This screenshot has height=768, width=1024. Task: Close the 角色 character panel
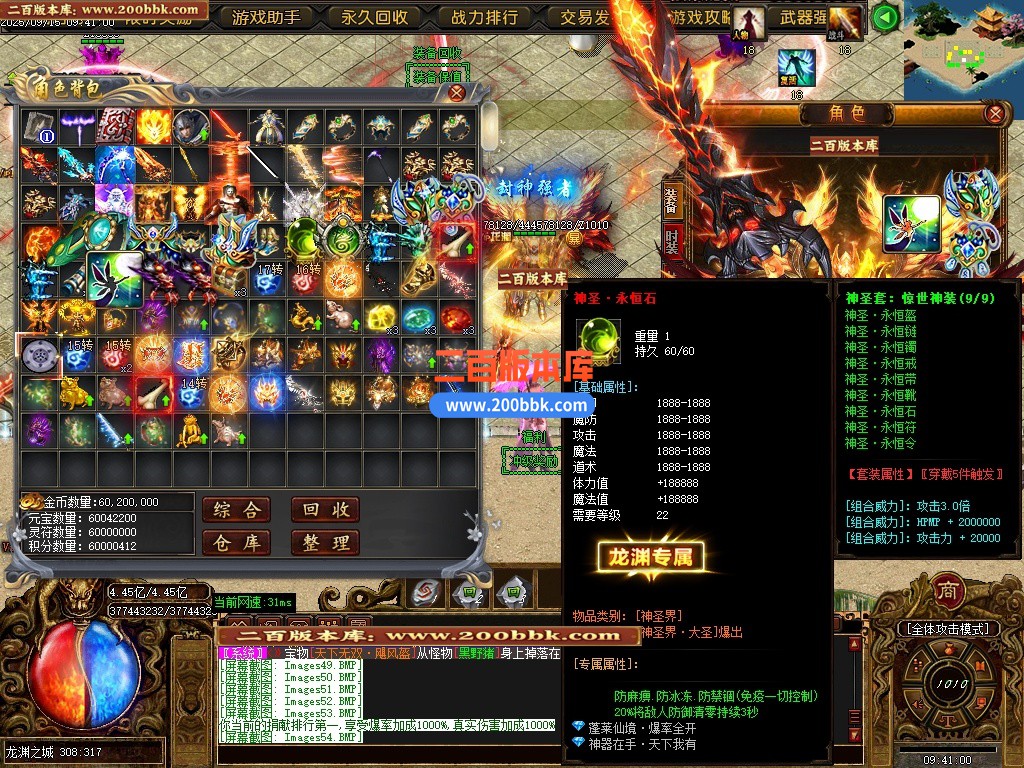pyautogui.click(x=994, y=113)
